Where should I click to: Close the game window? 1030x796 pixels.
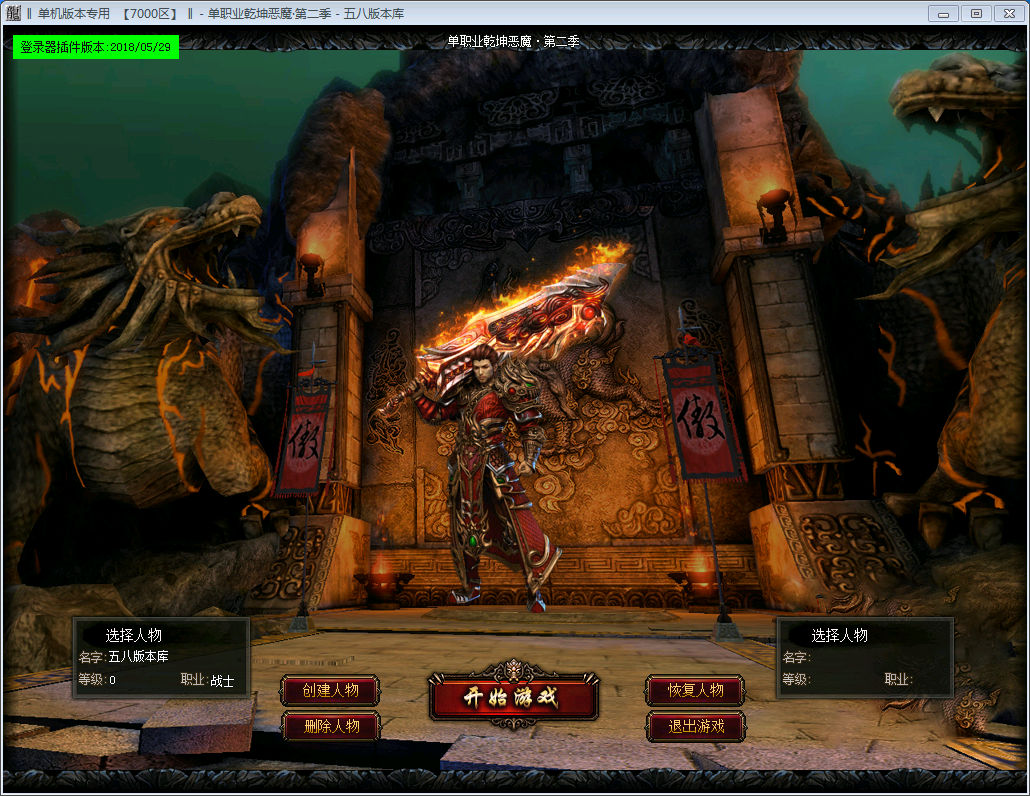click(1008, 13)
